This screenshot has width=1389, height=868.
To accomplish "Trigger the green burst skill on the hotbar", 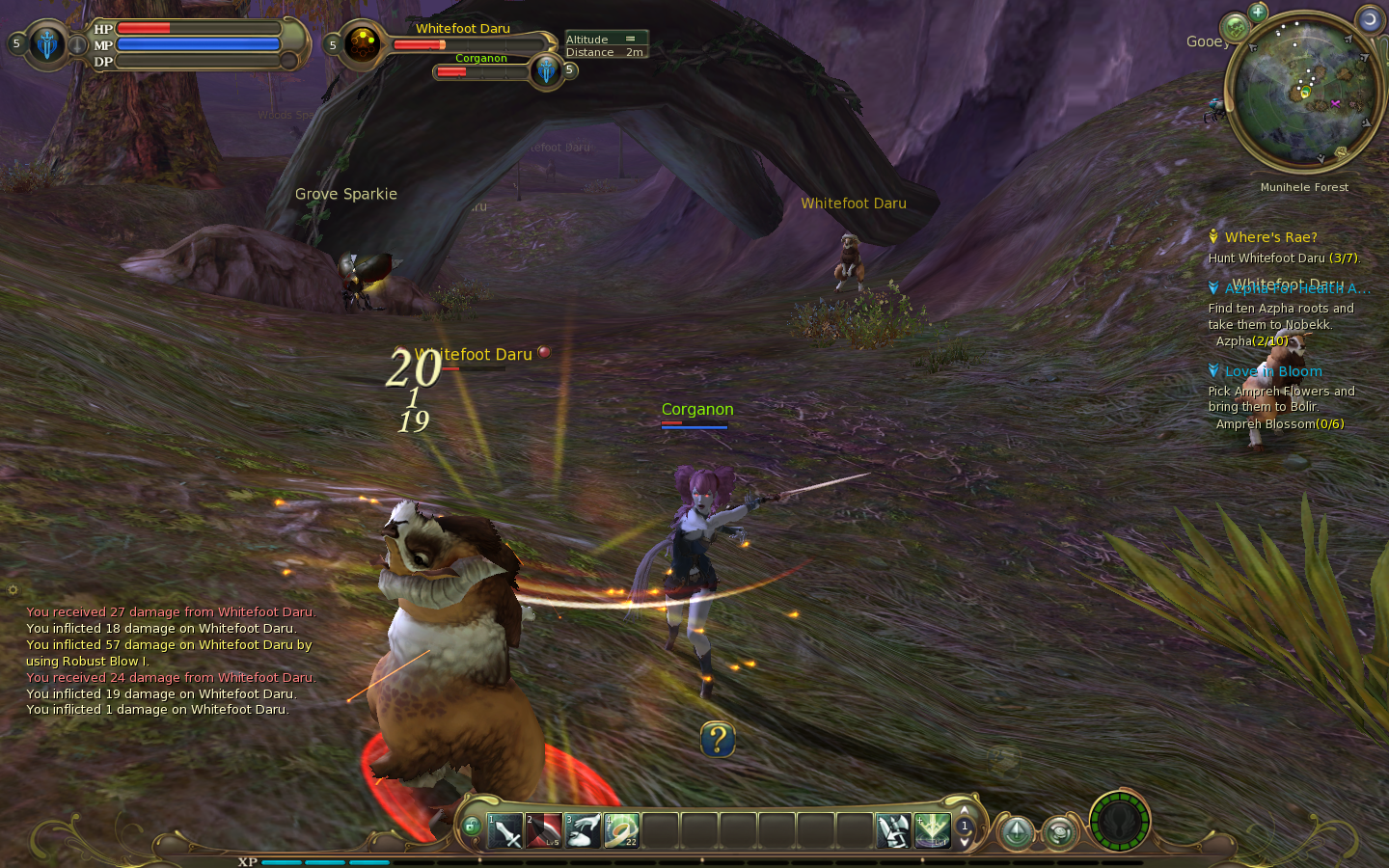I will click(x=932, y=830).
